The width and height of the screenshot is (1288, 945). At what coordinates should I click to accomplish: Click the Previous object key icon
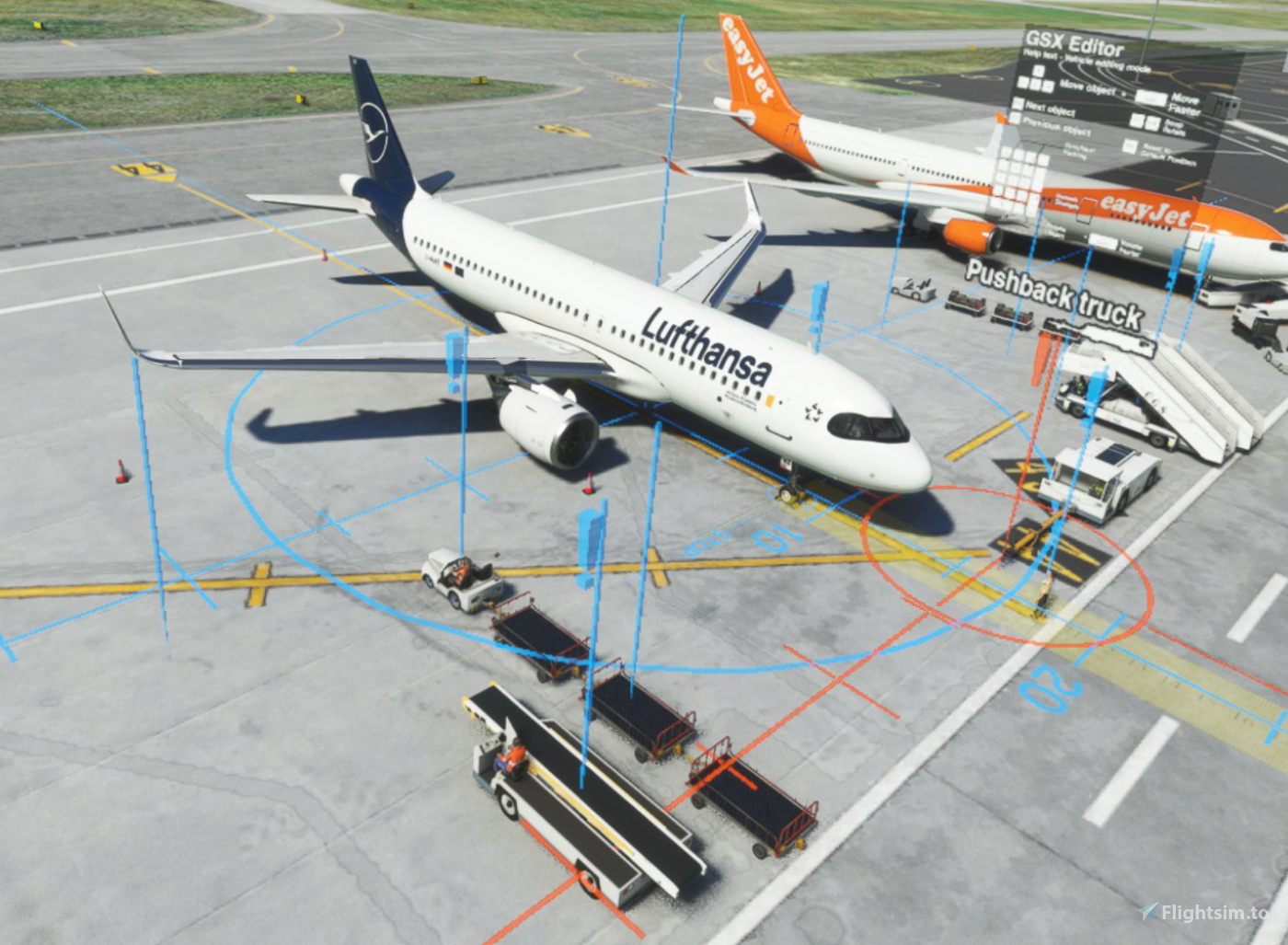point(1015,120)
